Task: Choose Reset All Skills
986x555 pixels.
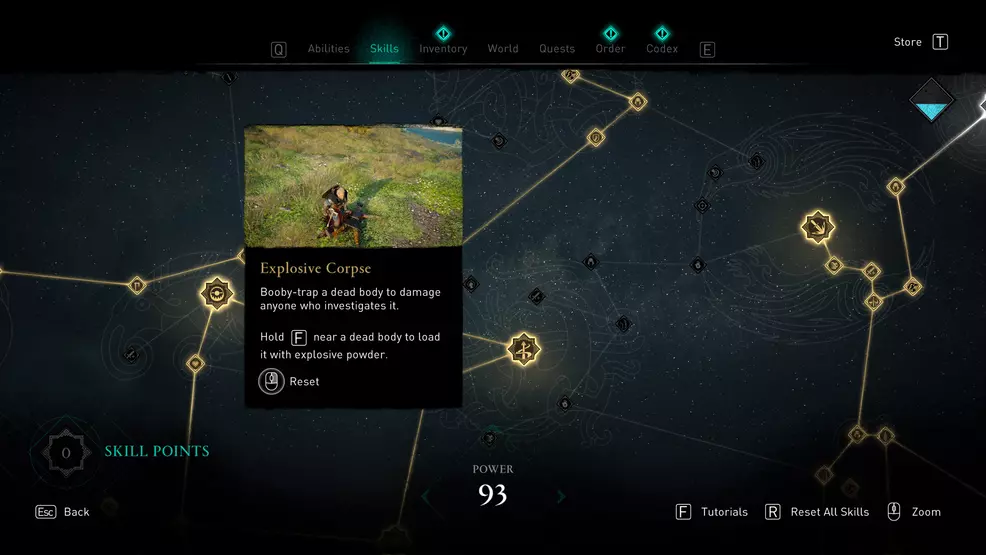Action: point(817,512)
